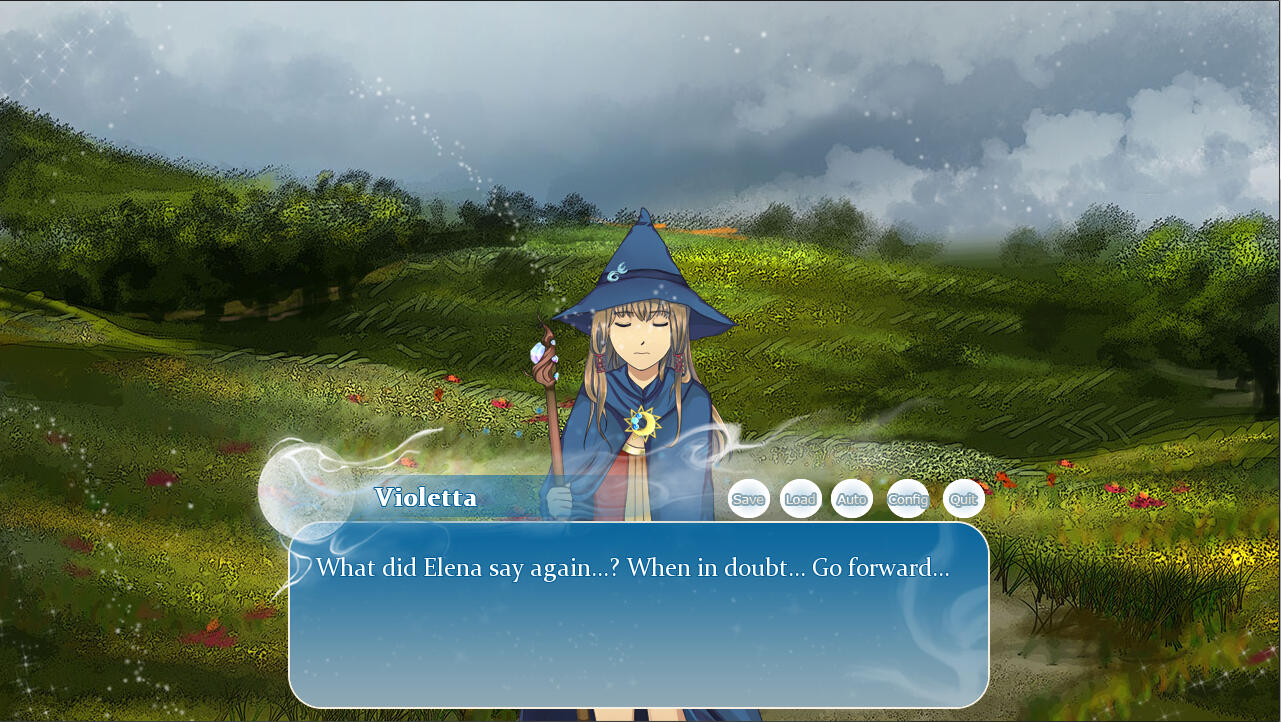
Task: Quit the game
Action: [964, 499]
